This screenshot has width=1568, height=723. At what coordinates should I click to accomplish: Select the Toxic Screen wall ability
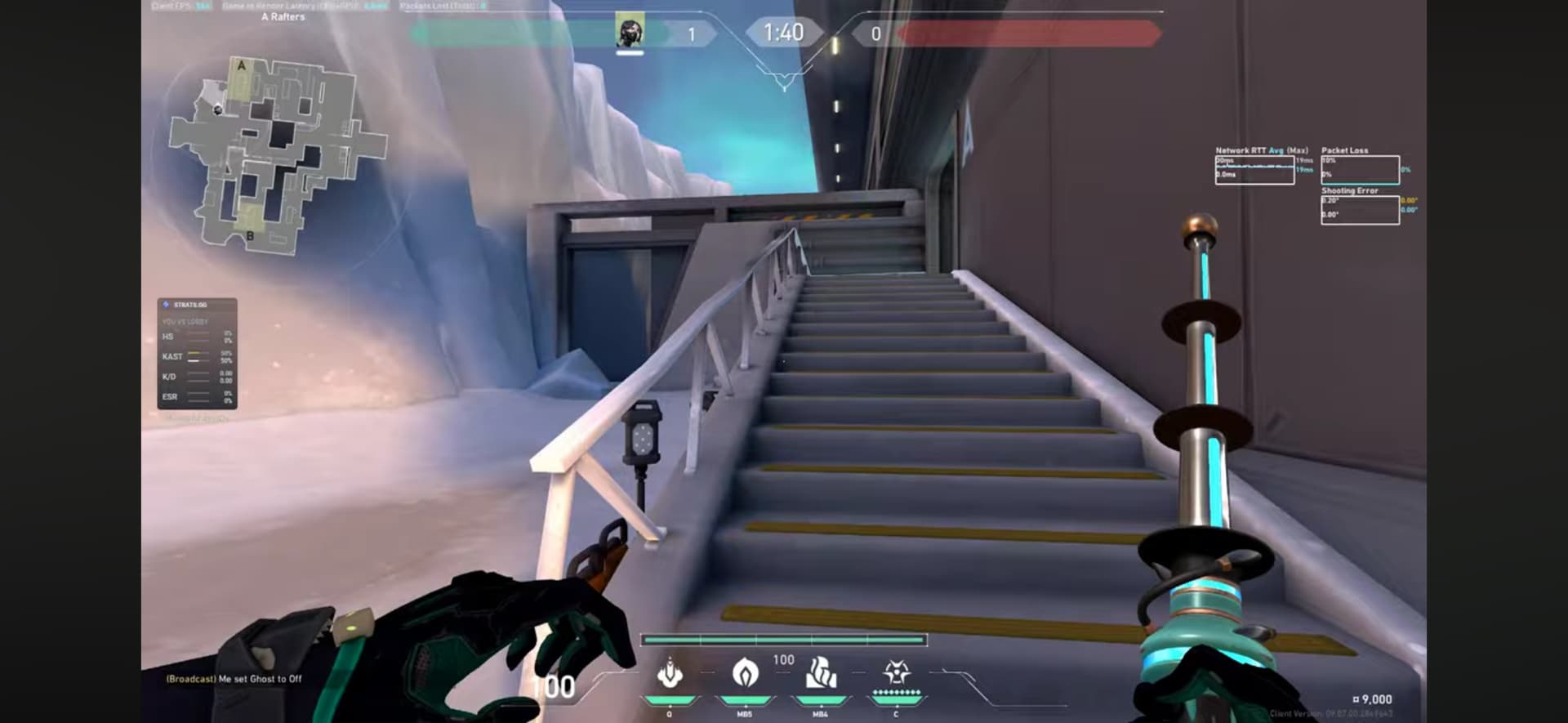click(821, 673)
